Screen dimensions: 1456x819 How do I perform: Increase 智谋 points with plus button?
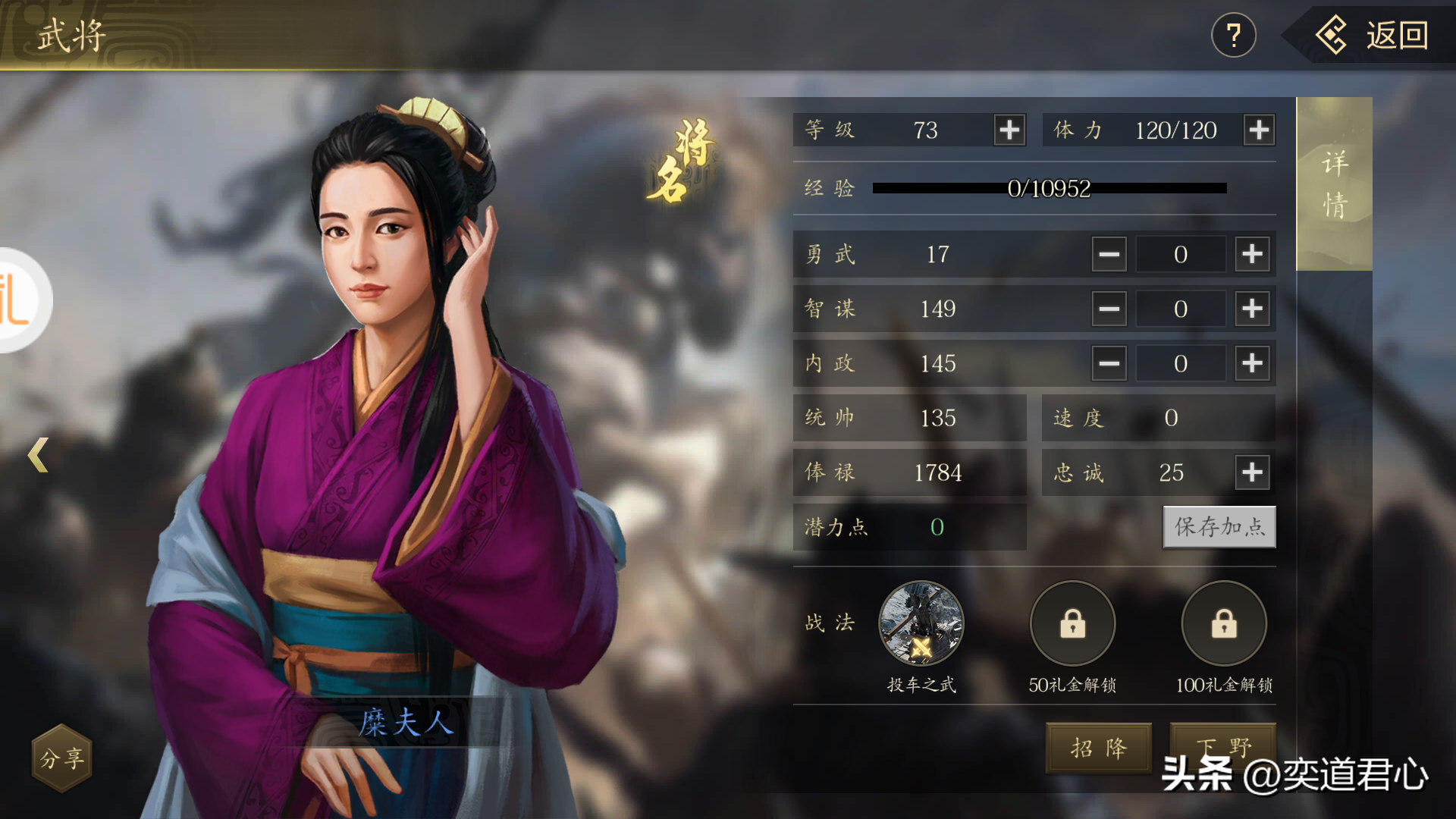click(x=1252, y=309)
